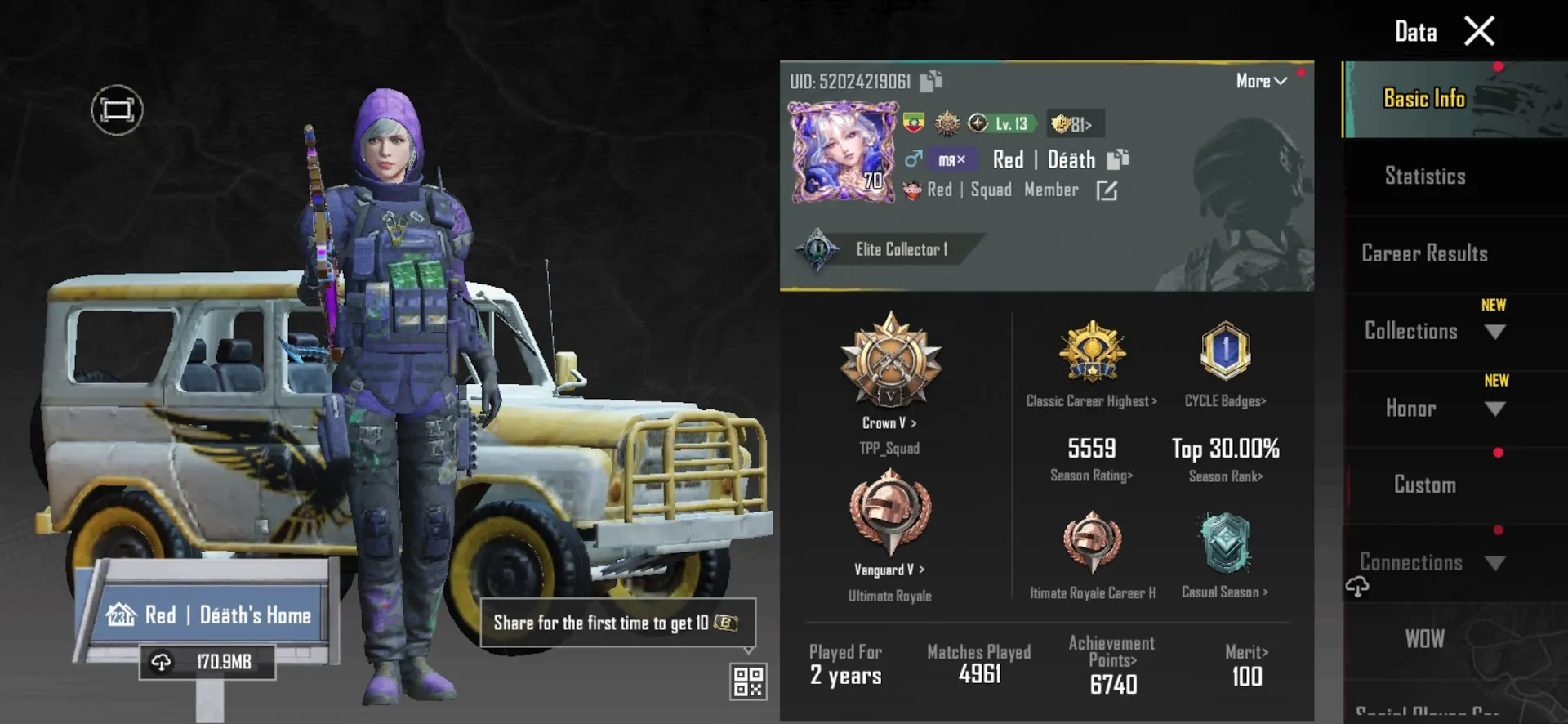View the CYCLE Badges emblem
Image resolution: width=1568 pixels, height=724 pixels.
click(1224, 353)
